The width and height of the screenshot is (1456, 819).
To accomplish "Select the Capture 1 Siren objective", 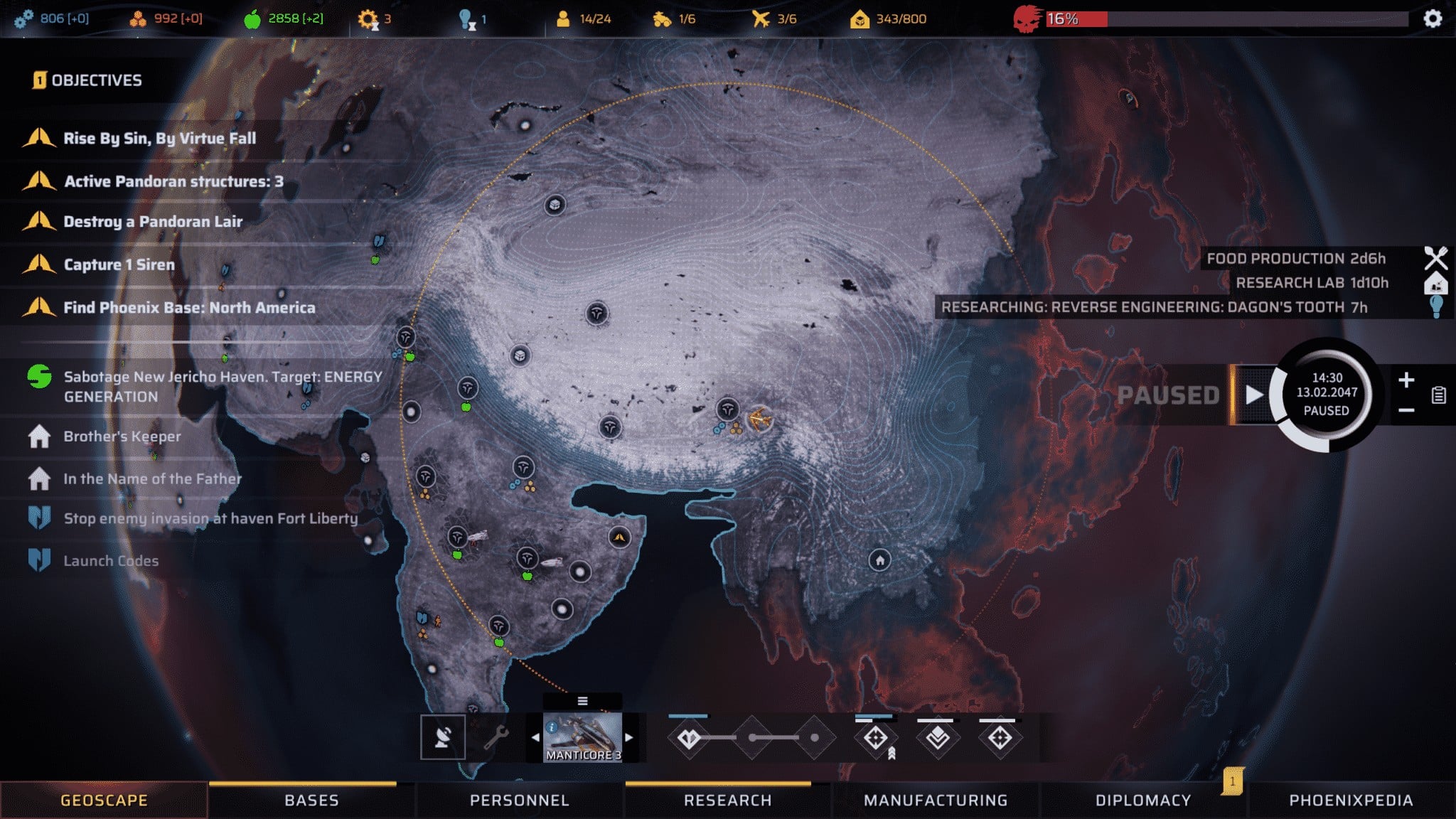I will (x=119, y=264).
